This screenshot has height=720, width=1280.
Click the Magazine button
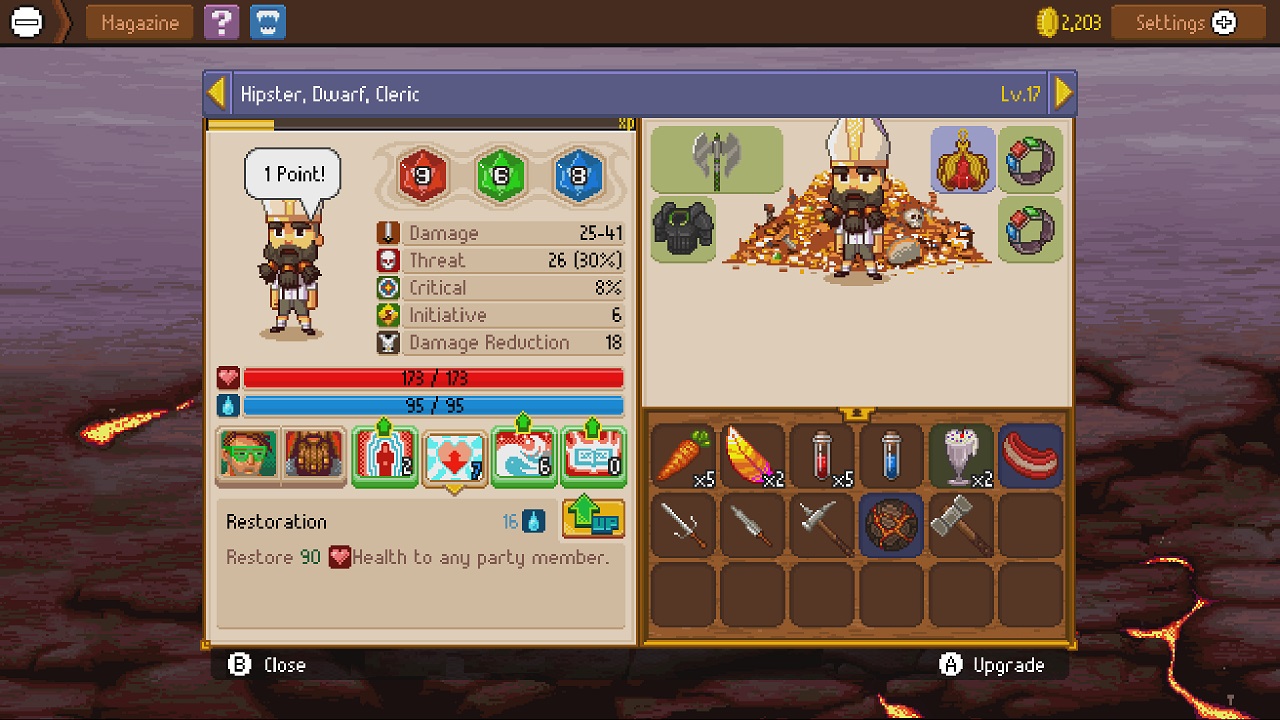point(139,22)
